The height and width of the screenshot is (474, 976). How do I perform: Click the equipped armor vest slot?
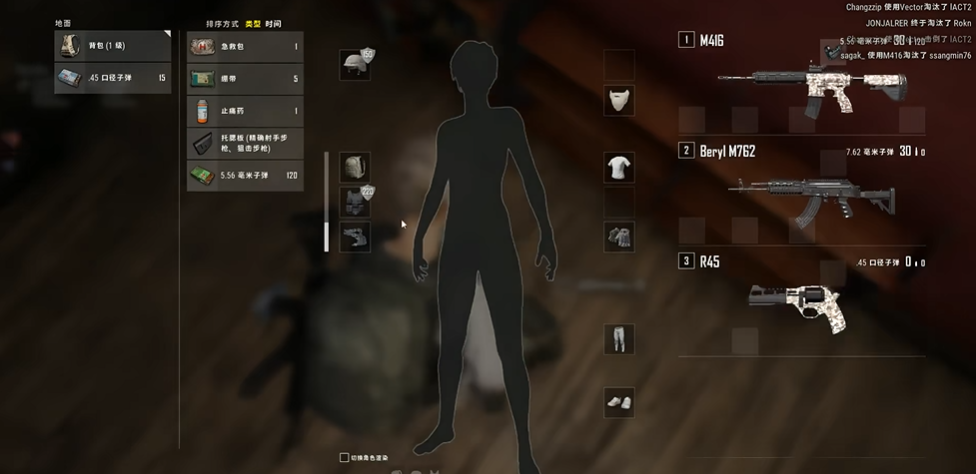(x=356, y=201)
